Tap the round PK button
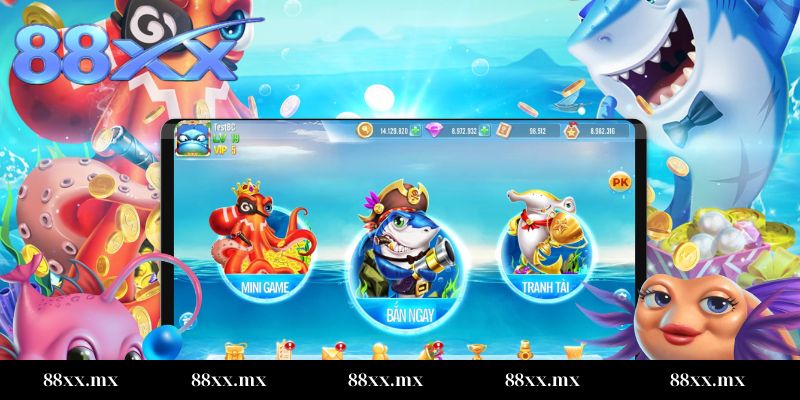 [620, 182]
